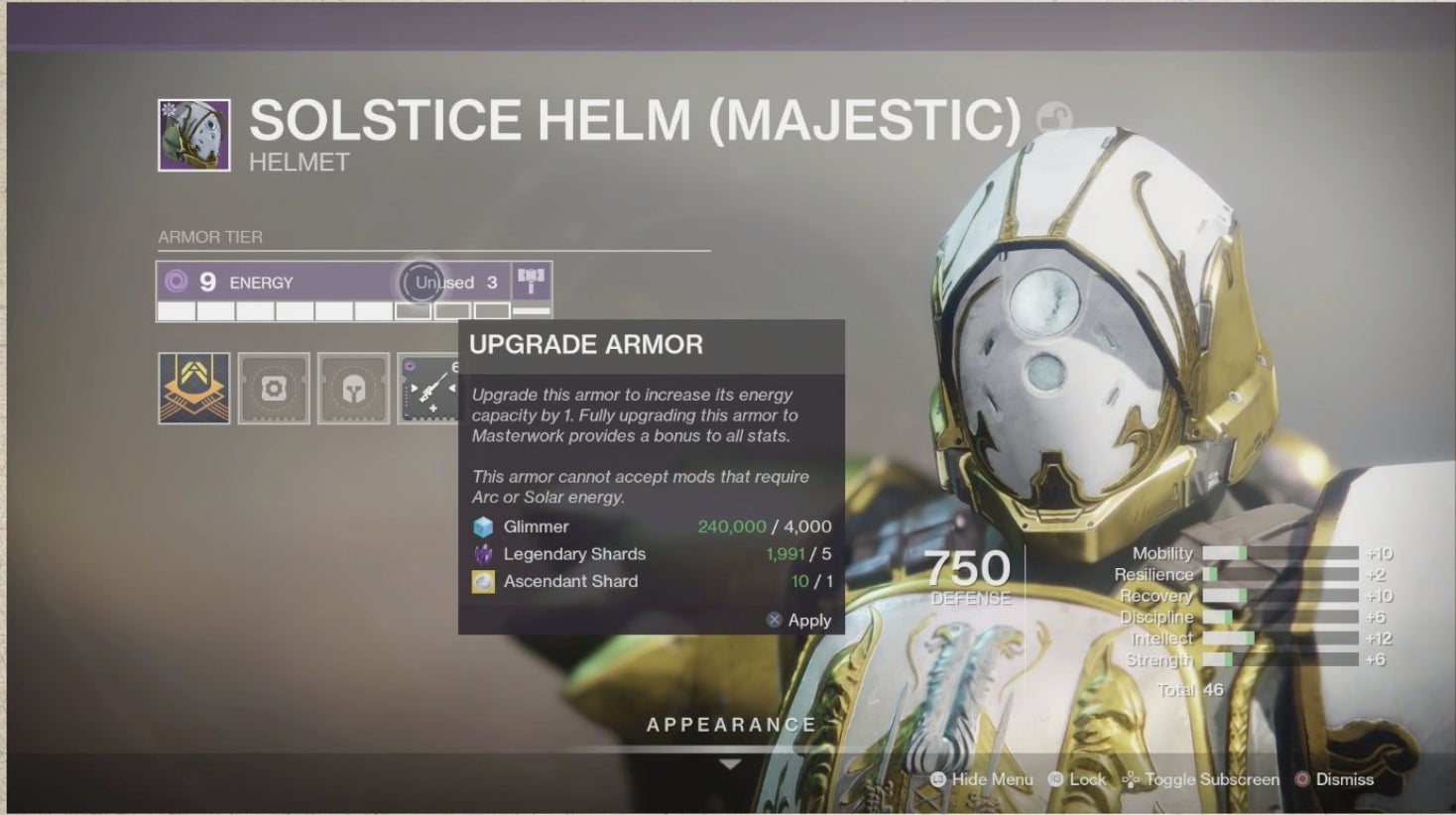
Task: Select the gold chevron armor mod socket
Action: tap(194, 389)
